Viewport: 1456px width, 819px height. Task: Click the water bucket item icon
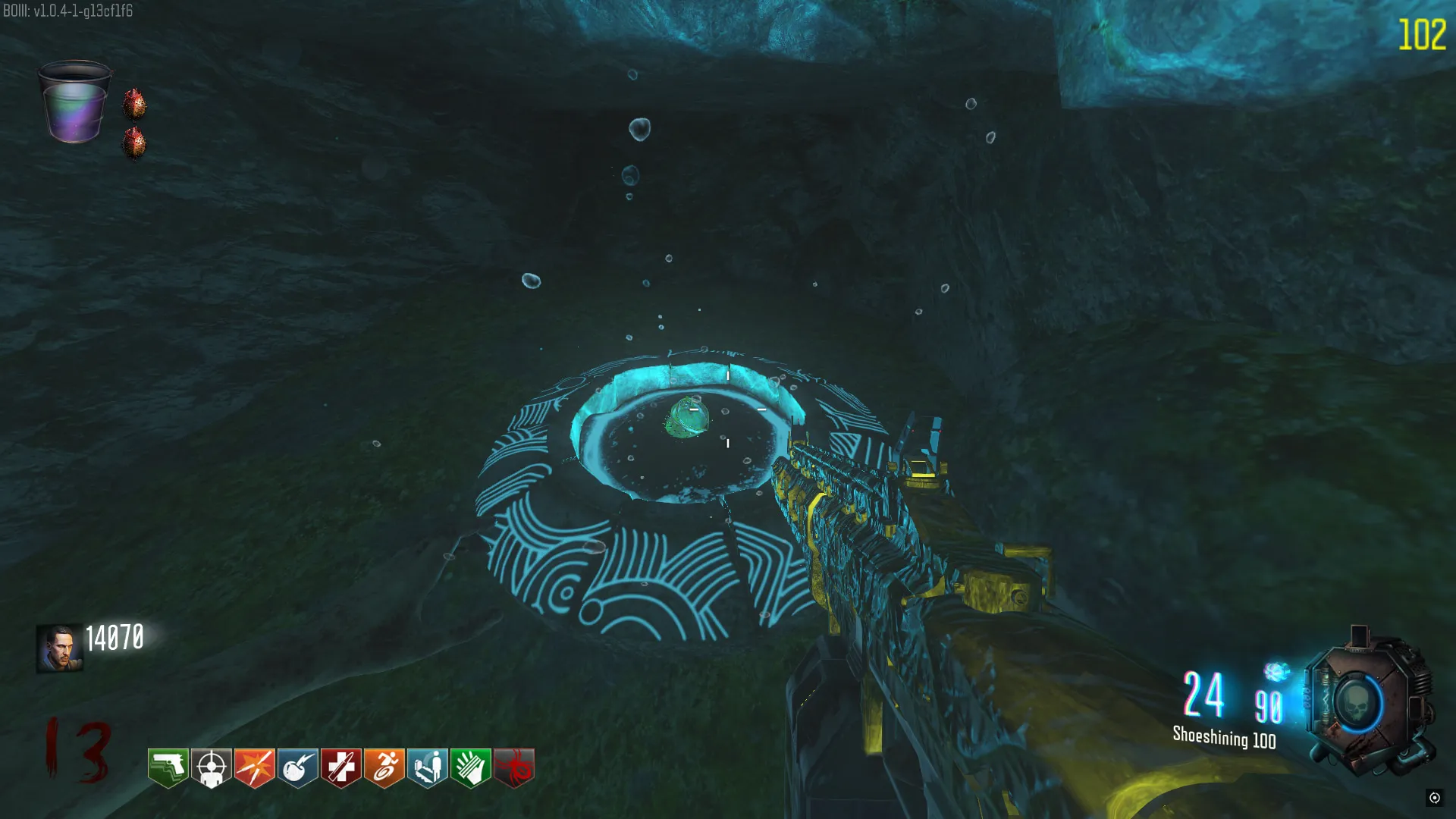tap(74, 102)
